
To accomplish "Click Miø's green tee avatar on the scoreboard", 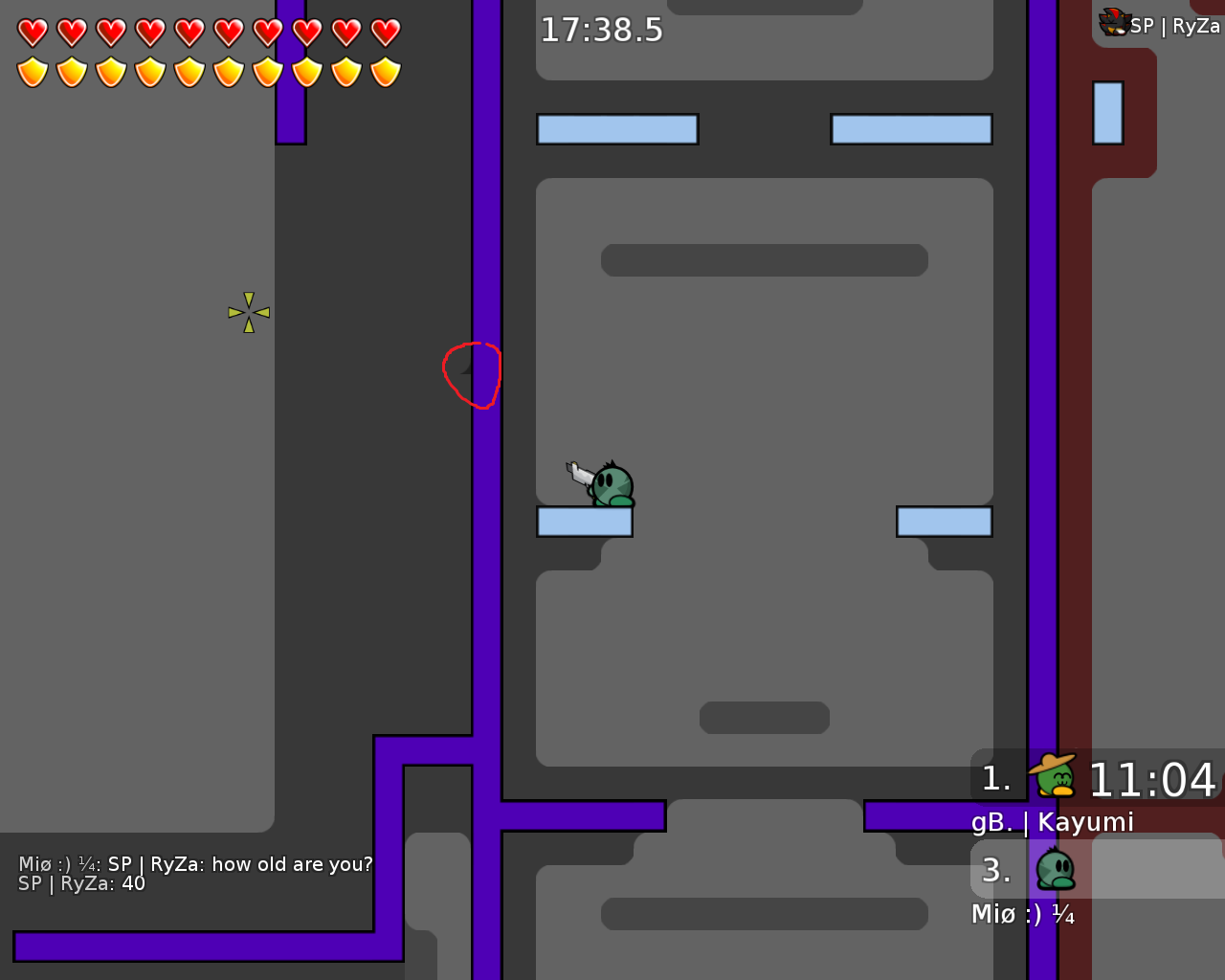I will coord(1053,869).
